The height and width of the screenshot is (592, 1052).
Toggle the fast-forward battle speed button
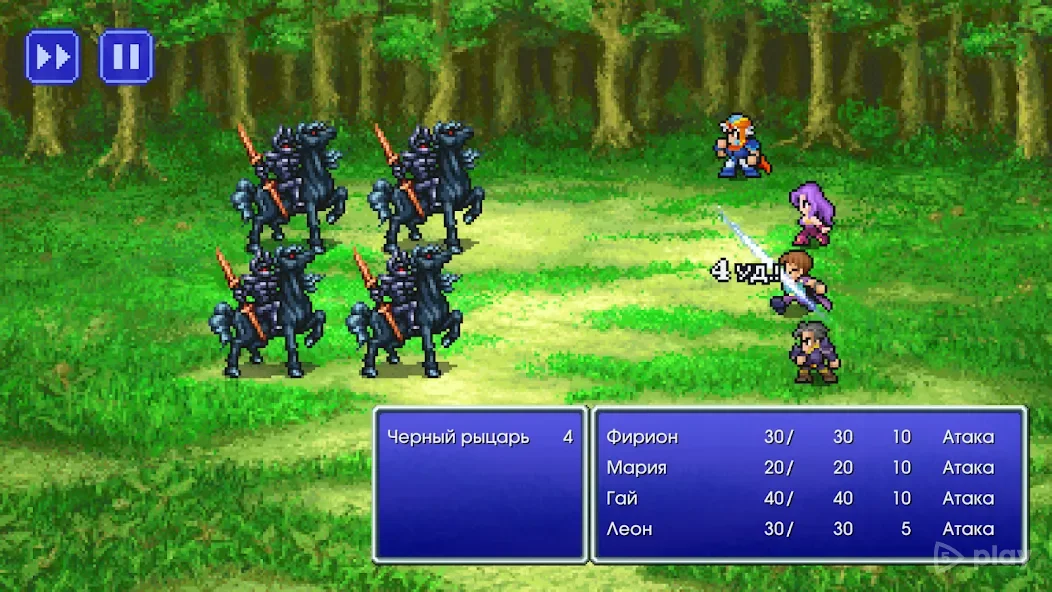click(x=52, y=56)
